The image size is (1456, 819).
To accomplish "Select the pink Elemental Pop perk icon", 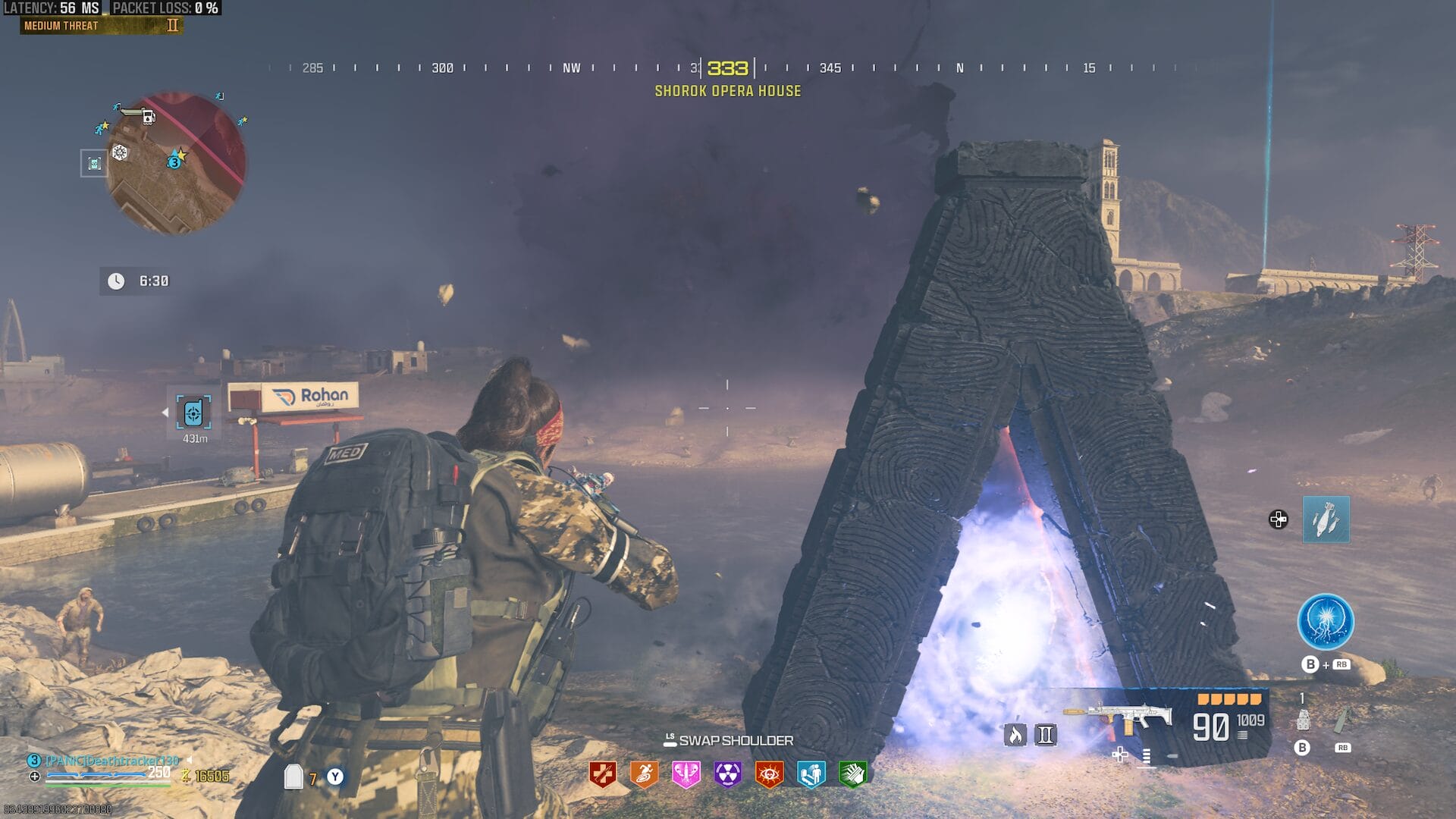I will [x=686, y=774].
